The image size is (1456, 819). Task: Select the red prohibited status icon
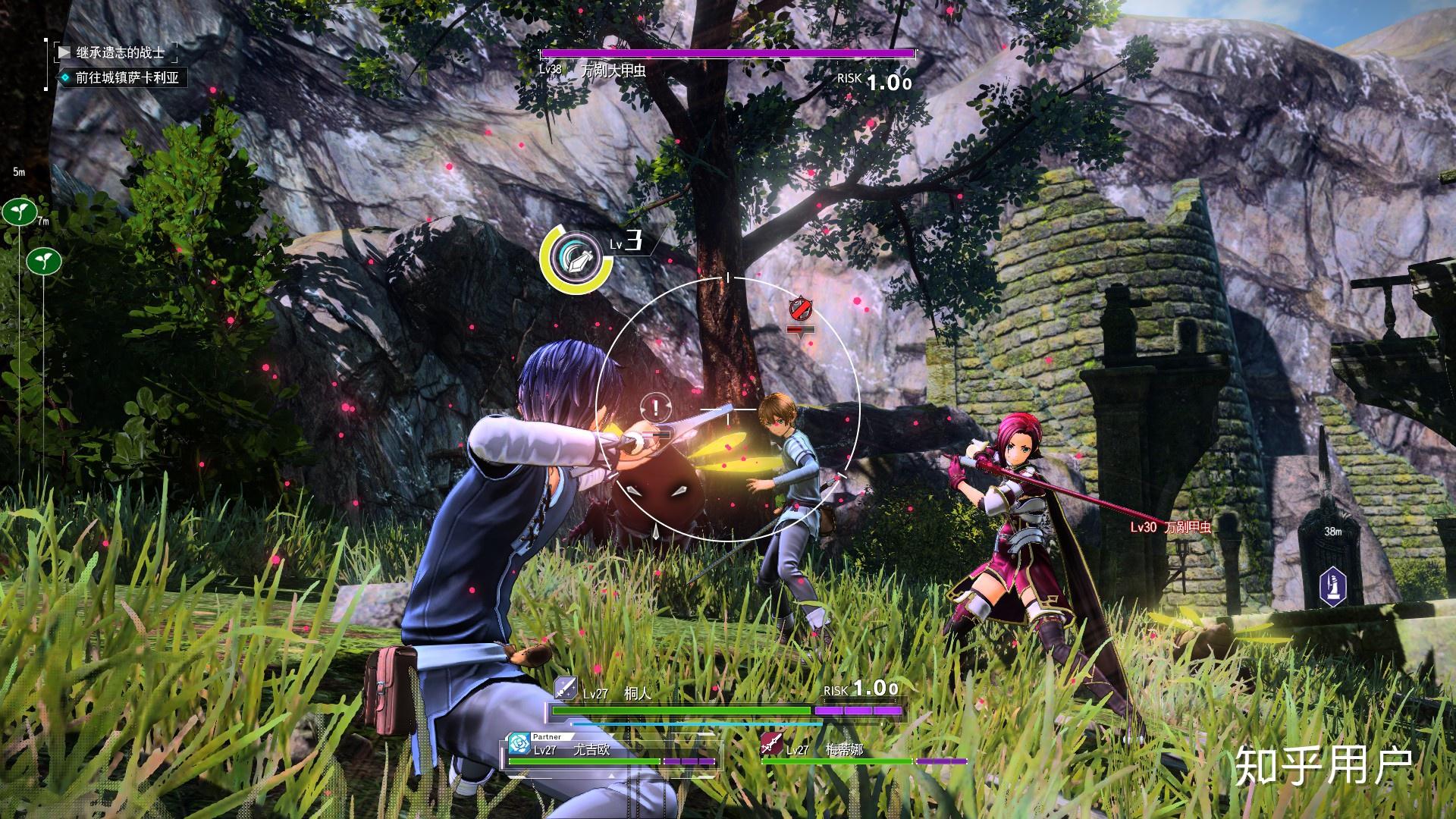[x=800, y=309]
